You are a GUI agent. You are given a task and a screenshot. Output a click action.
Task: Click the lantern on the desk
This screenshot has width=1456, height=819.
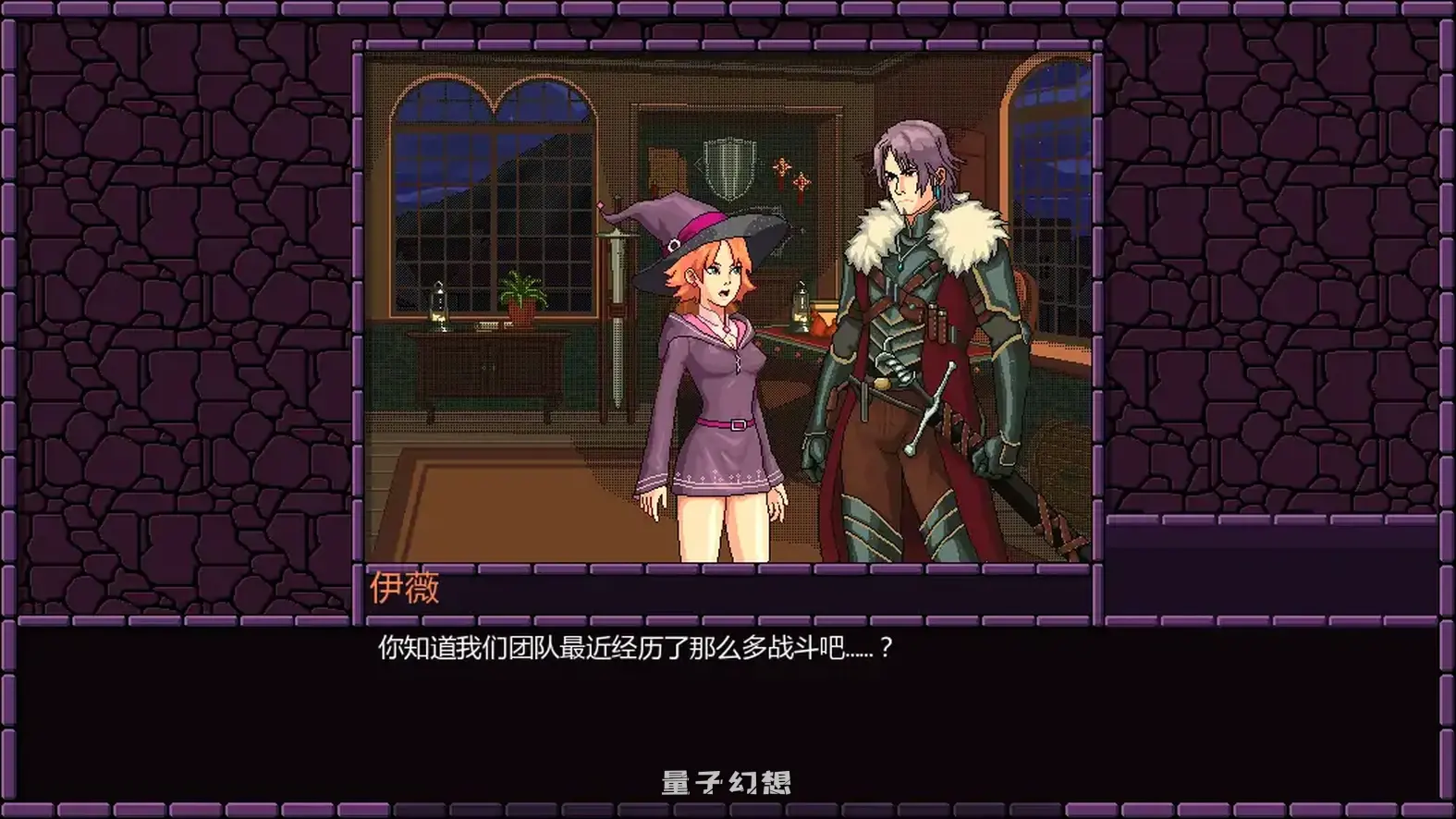point(801,305)
